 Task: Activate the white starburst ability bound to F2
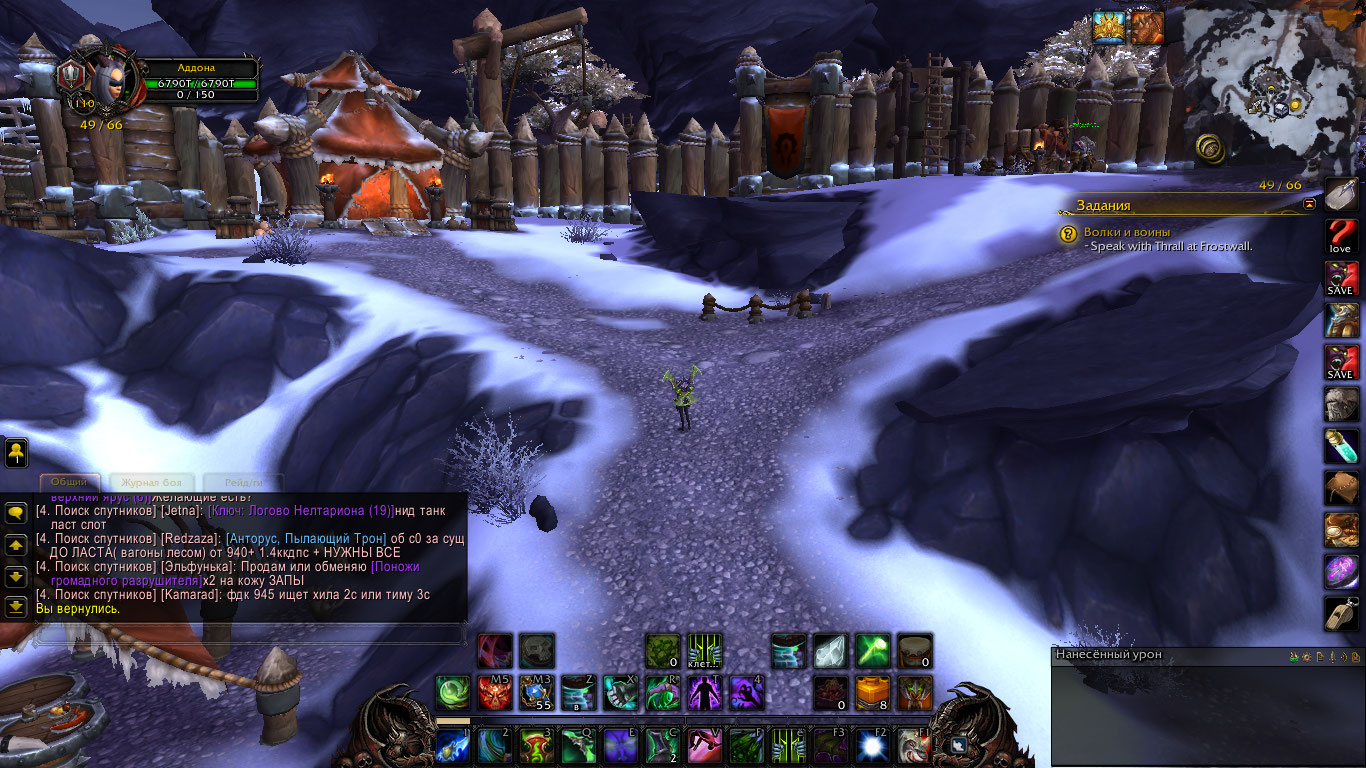point(871,747)
